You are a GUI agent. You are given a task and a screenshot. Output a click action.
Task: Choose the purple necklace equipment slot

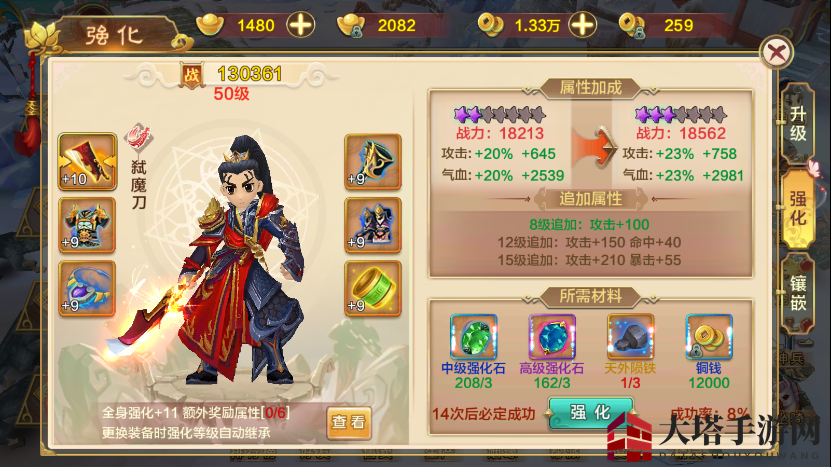tap(87, 286)
